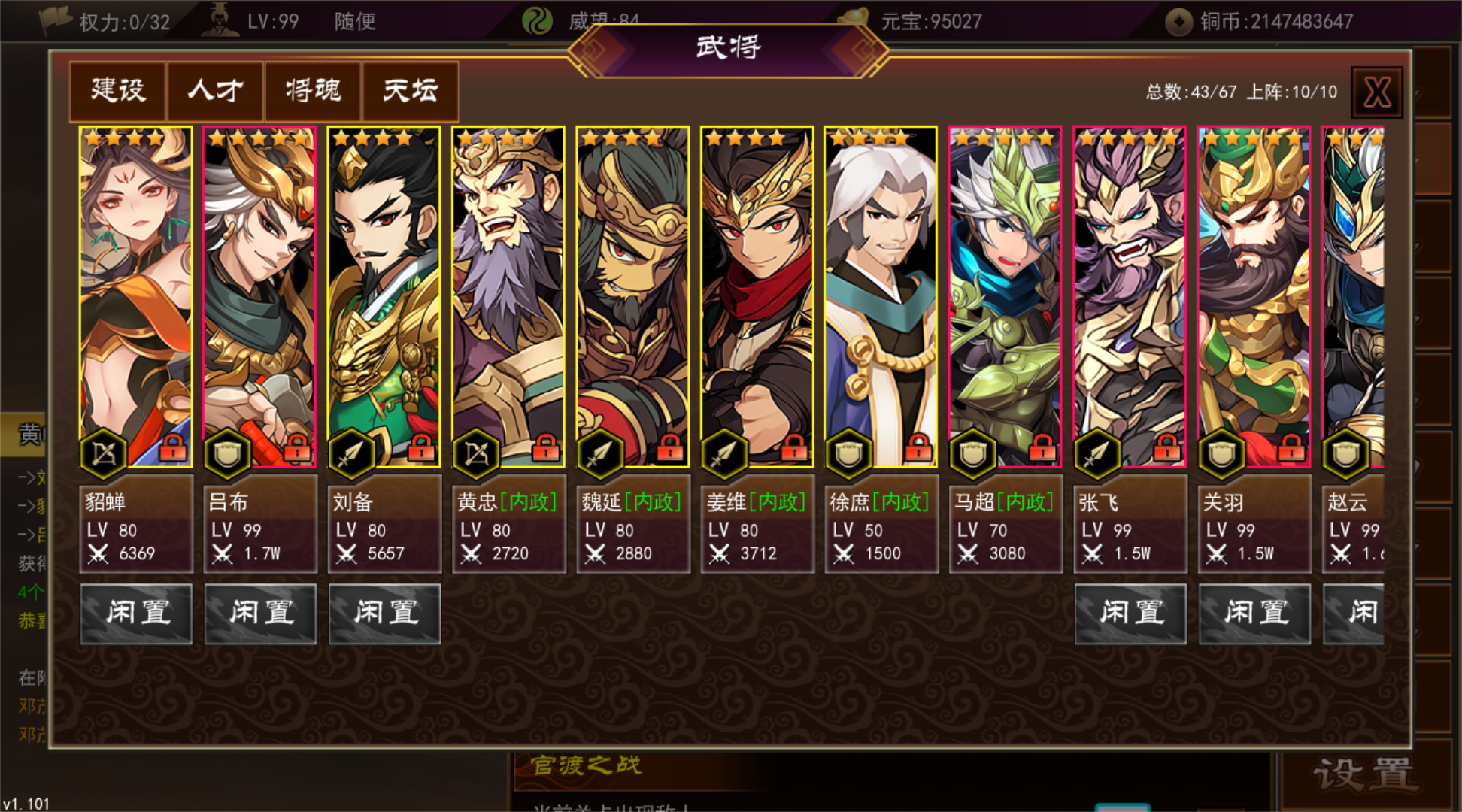
Task: Toggle the lock on 吕布's card
Action: tap(296, 450)
